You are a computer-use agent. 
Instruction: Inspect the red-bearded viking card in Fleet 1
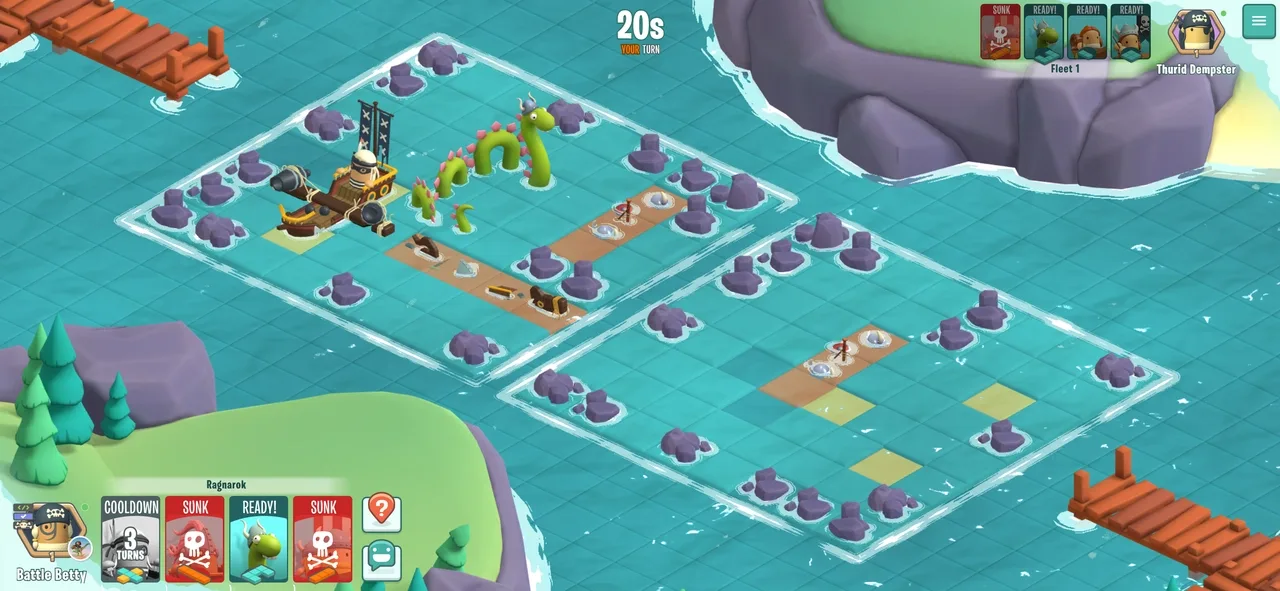click(1086, 32)
